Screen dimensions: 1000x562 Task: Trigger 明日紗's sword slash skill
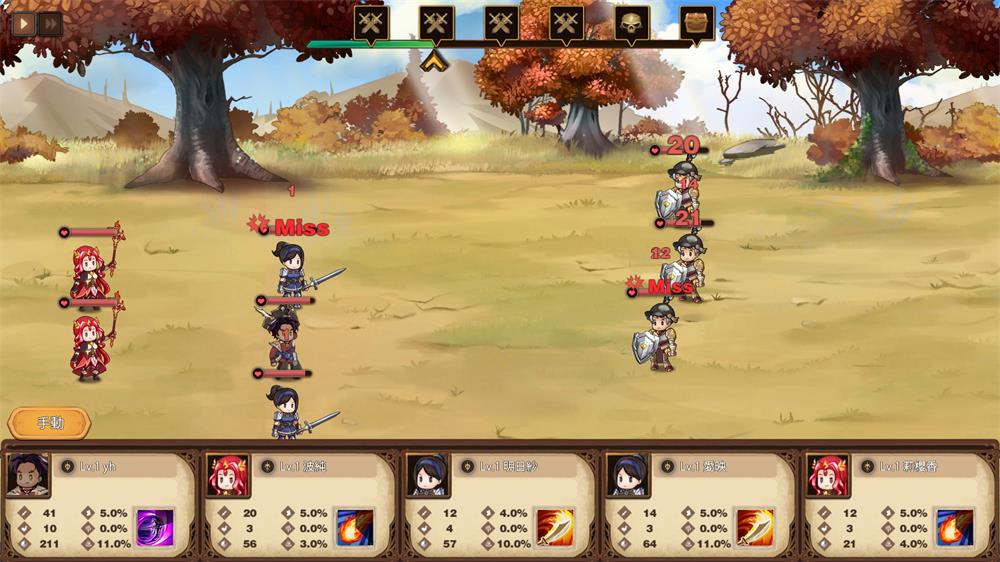point(555,526)
